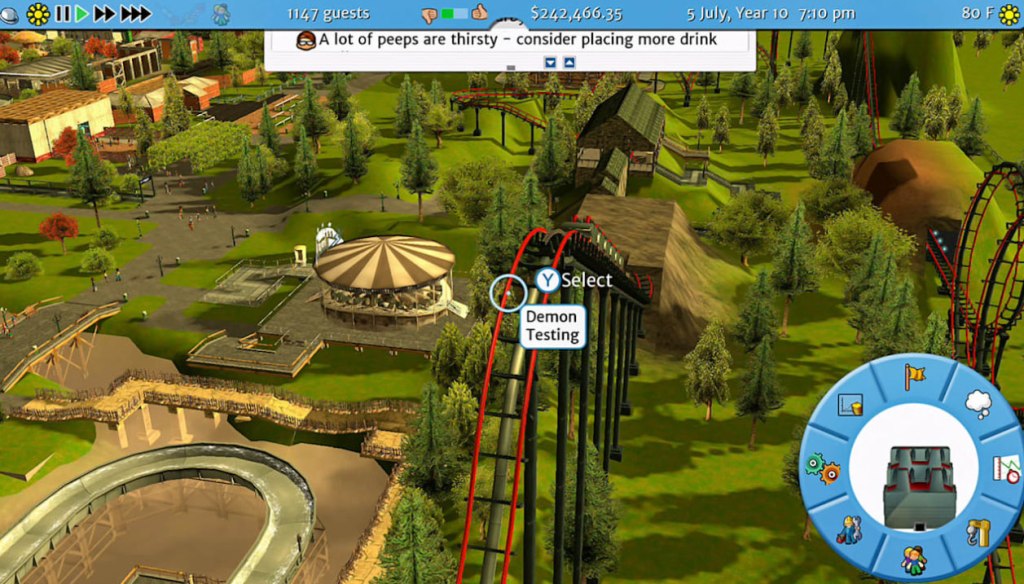Set game speed to normal play
Screen dimensions: 1024x584
pyautogui.click(x=82, y=14)
